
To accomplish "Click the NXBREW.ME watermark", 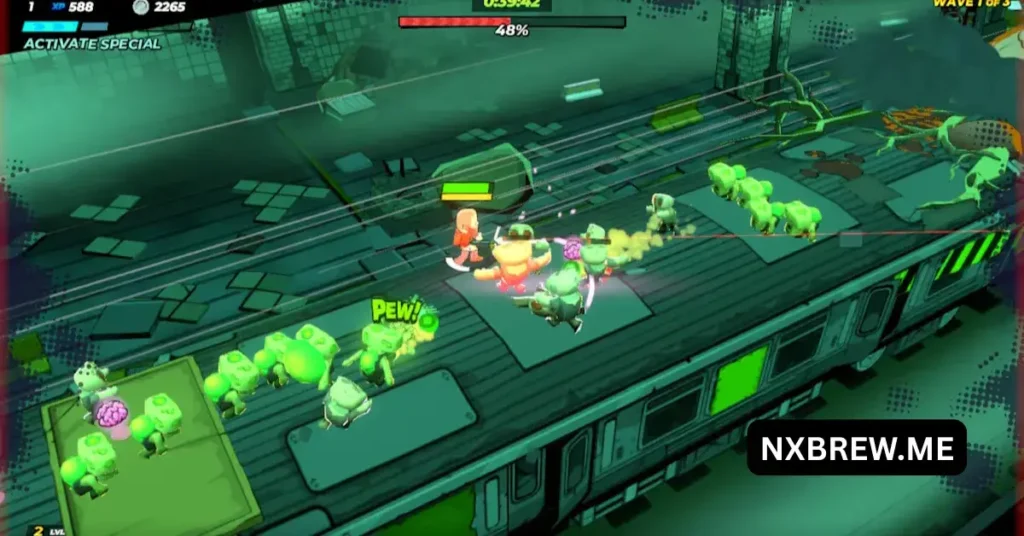I will click(x=857, y=448).
